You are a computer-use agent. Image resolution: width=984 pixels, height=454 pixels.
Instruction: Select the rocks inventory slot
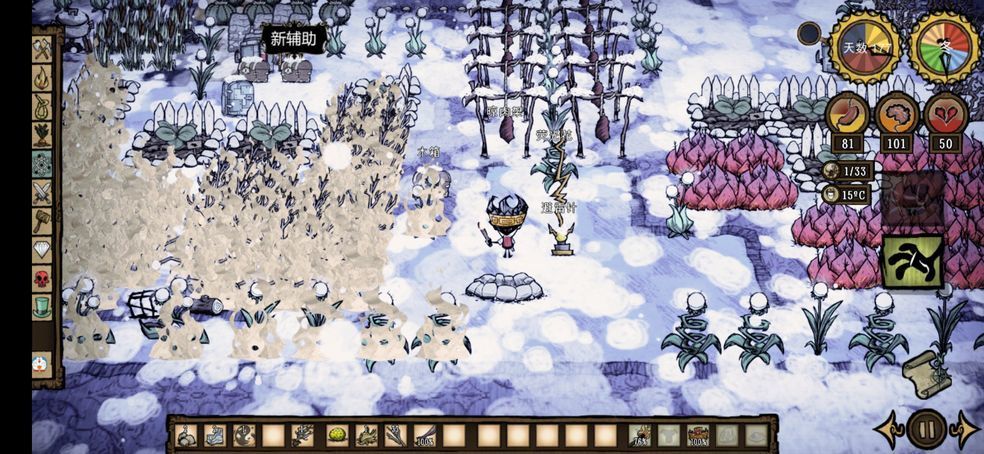pos(186,435)
